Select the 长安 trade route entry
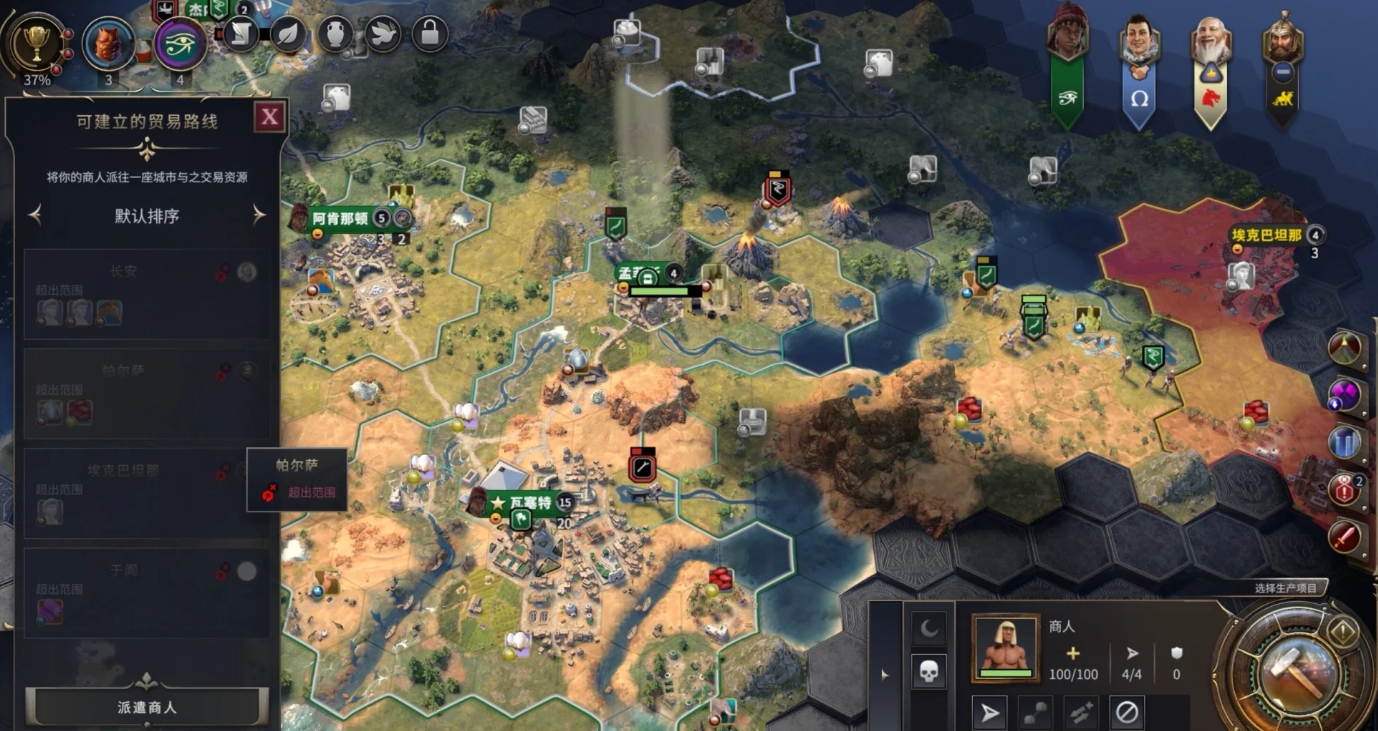The image size is (1378, 731). (147, 294)
